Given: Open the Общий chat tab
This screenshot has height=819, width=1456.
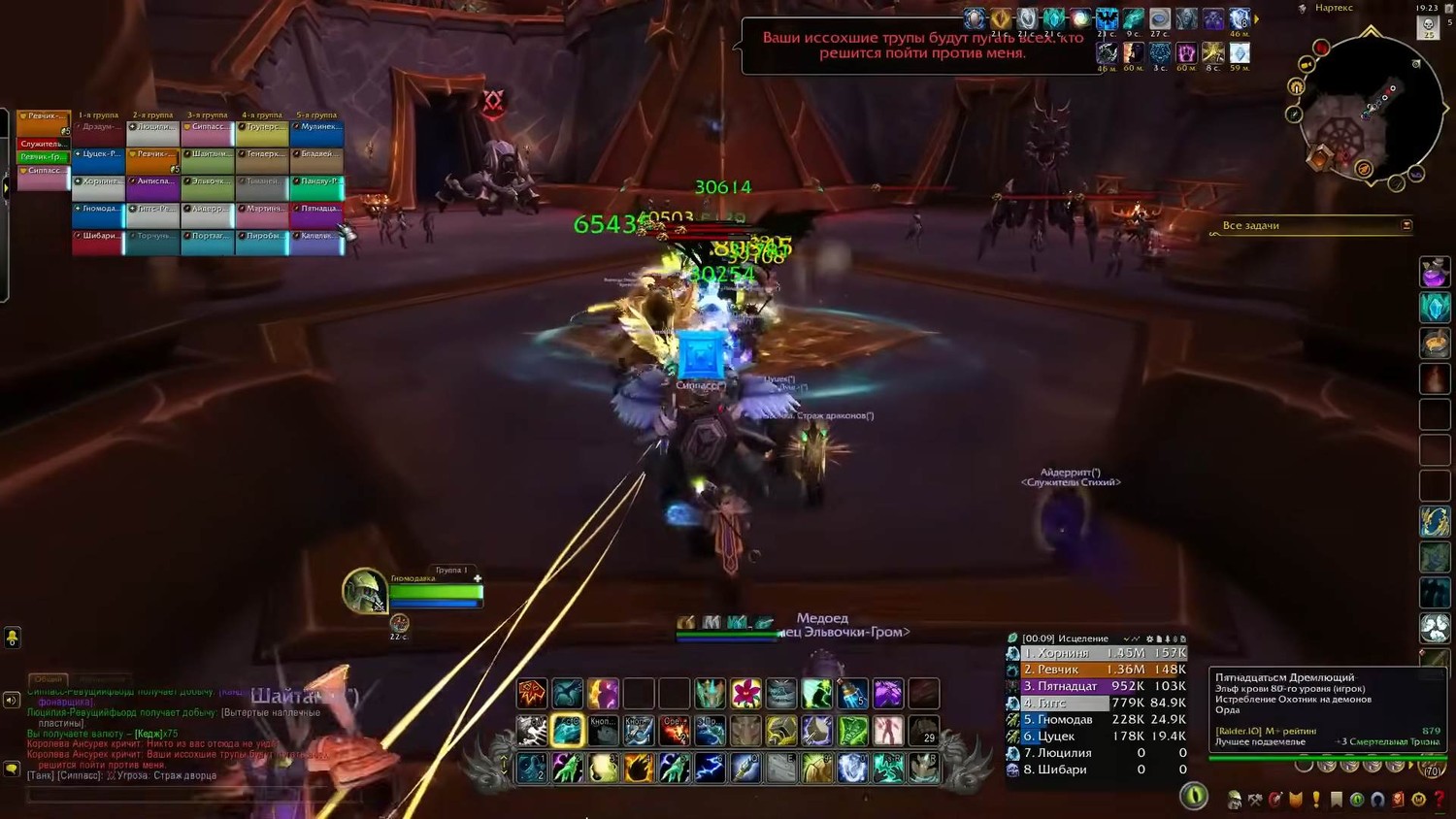Looking at the screenshot, I should [49, 679].
